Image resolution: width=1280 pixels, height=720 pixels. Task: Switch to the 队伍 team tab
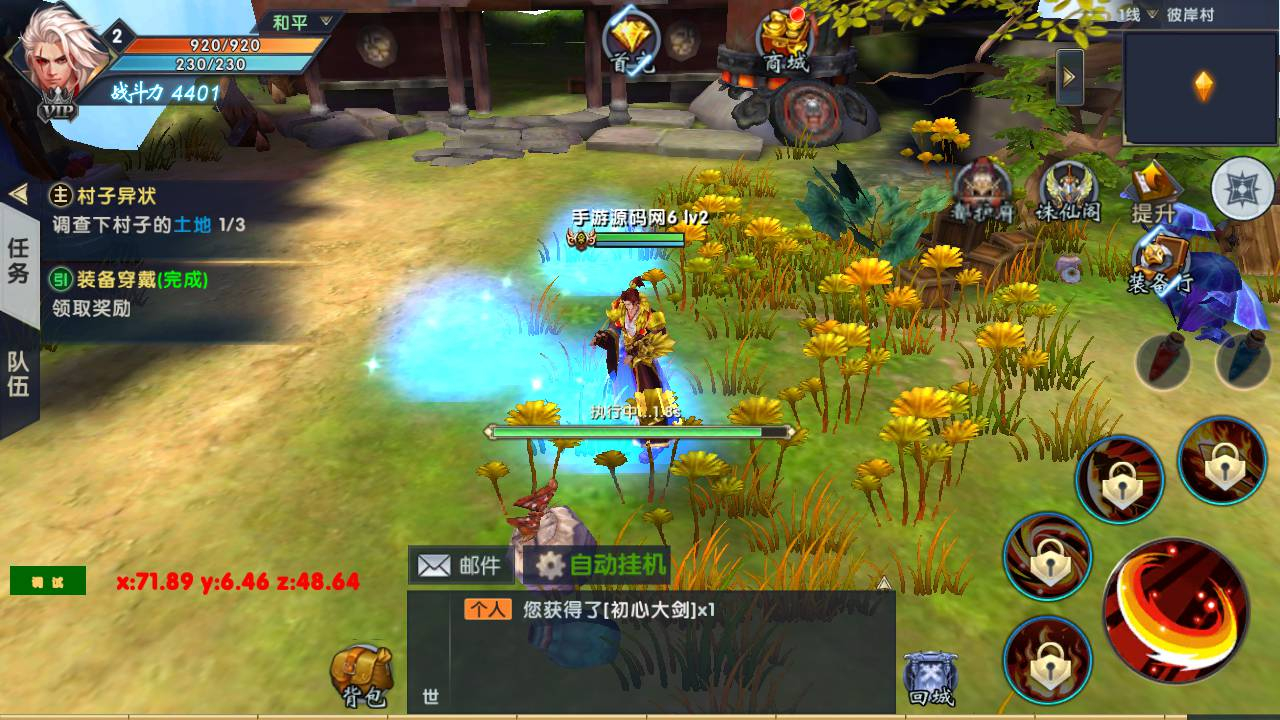[19, 375]
